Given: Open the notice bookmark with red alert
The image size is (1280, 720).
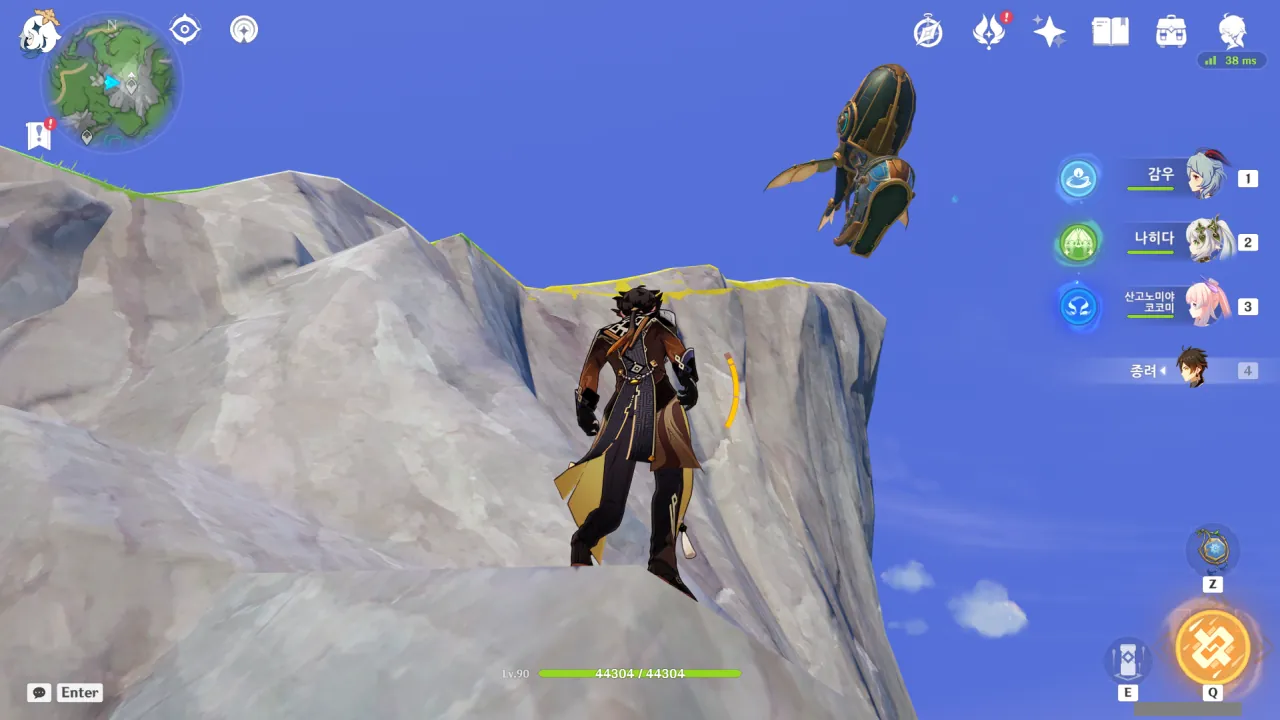Looking at the screenshot, I should 39,135.
